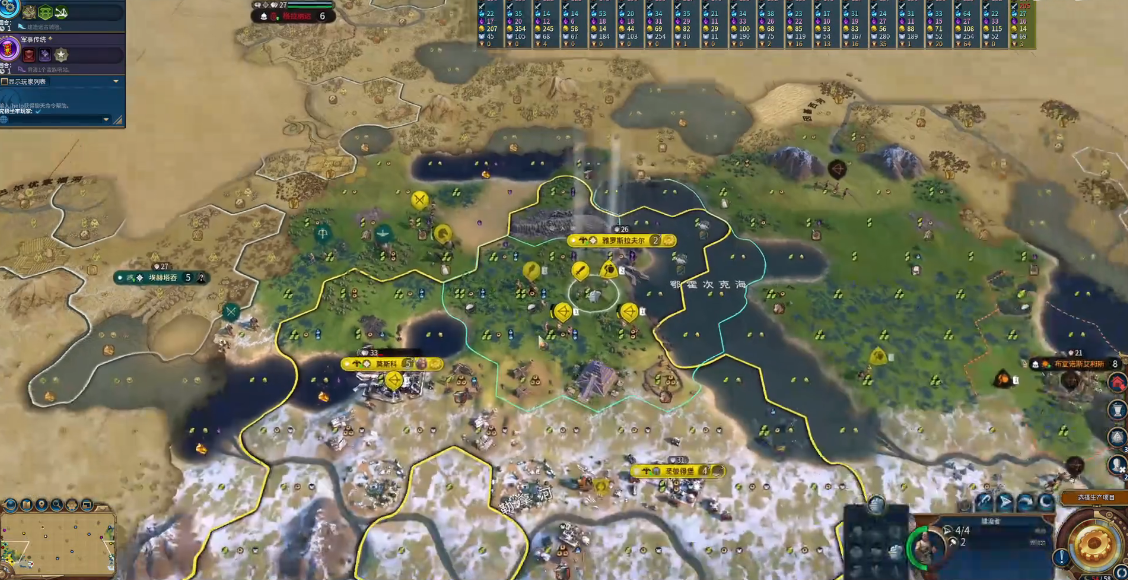Open the 布宜诺斯艾利斯 city banner
The image size is (1128, 580).
(1076, 364)
